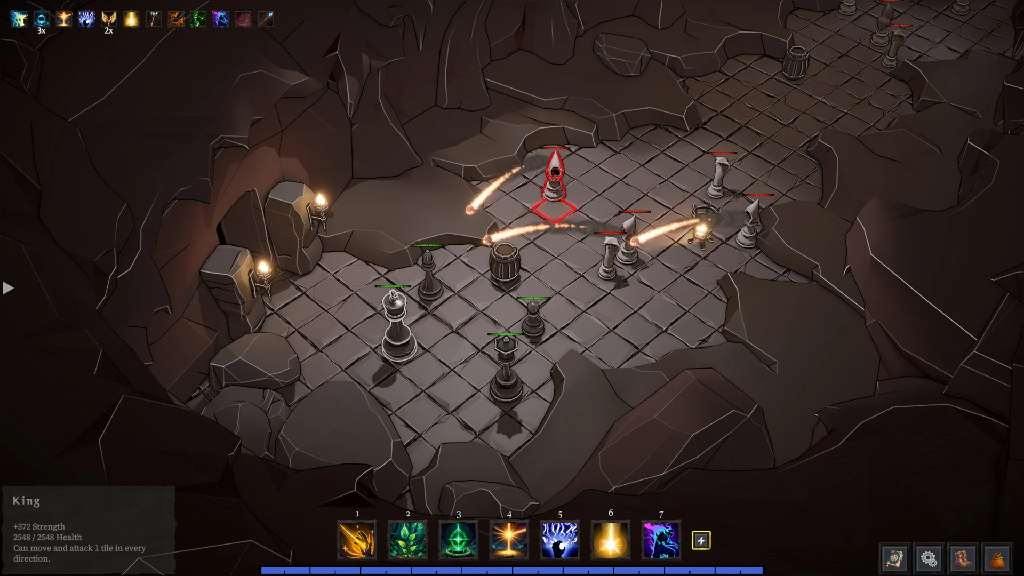Activate the golden slash ability in slot 1
The image size is (1024, 576).
357,540
